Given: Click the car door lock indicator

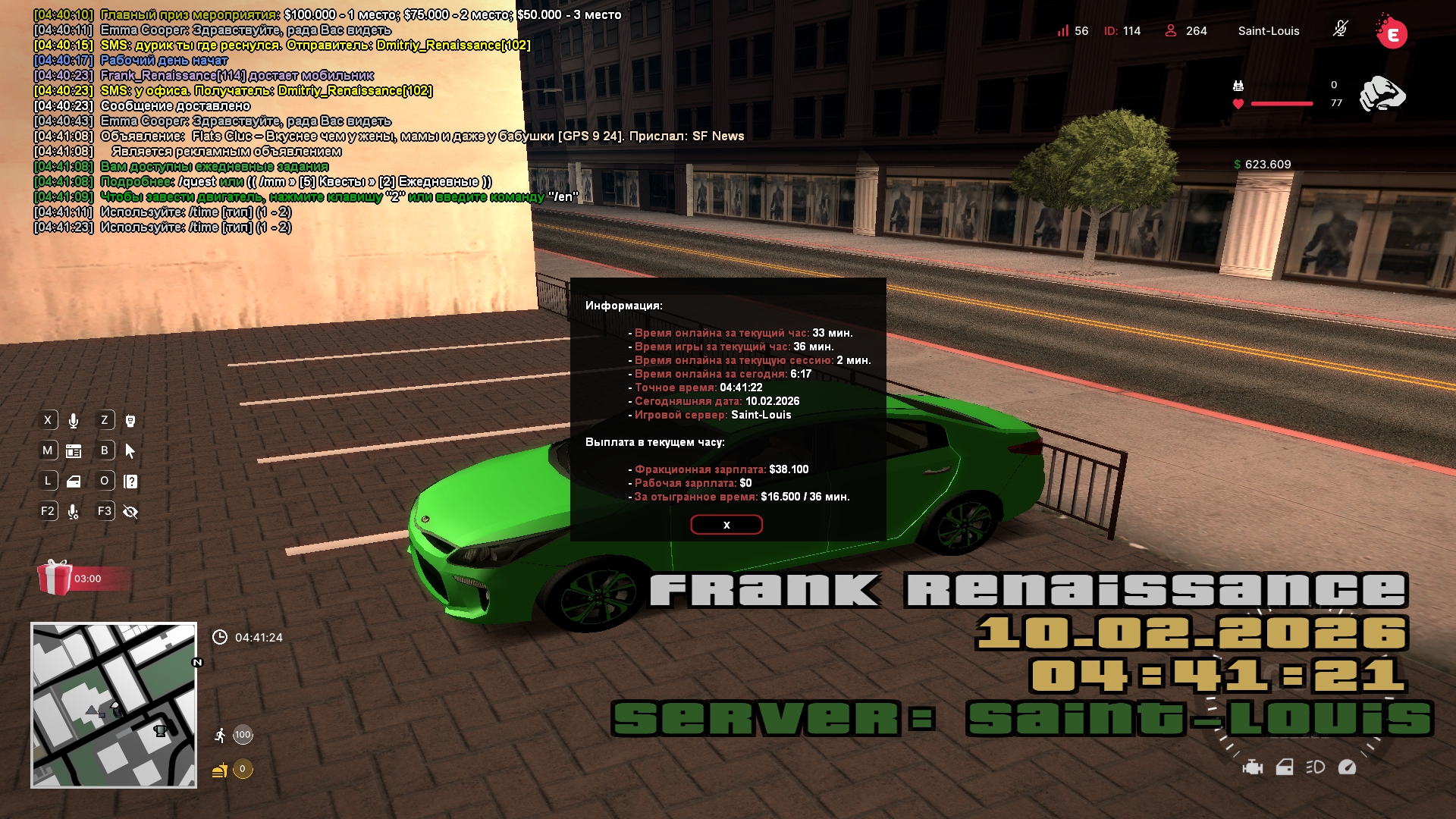Looking at the screenshot, I should tap(1284, 767).
